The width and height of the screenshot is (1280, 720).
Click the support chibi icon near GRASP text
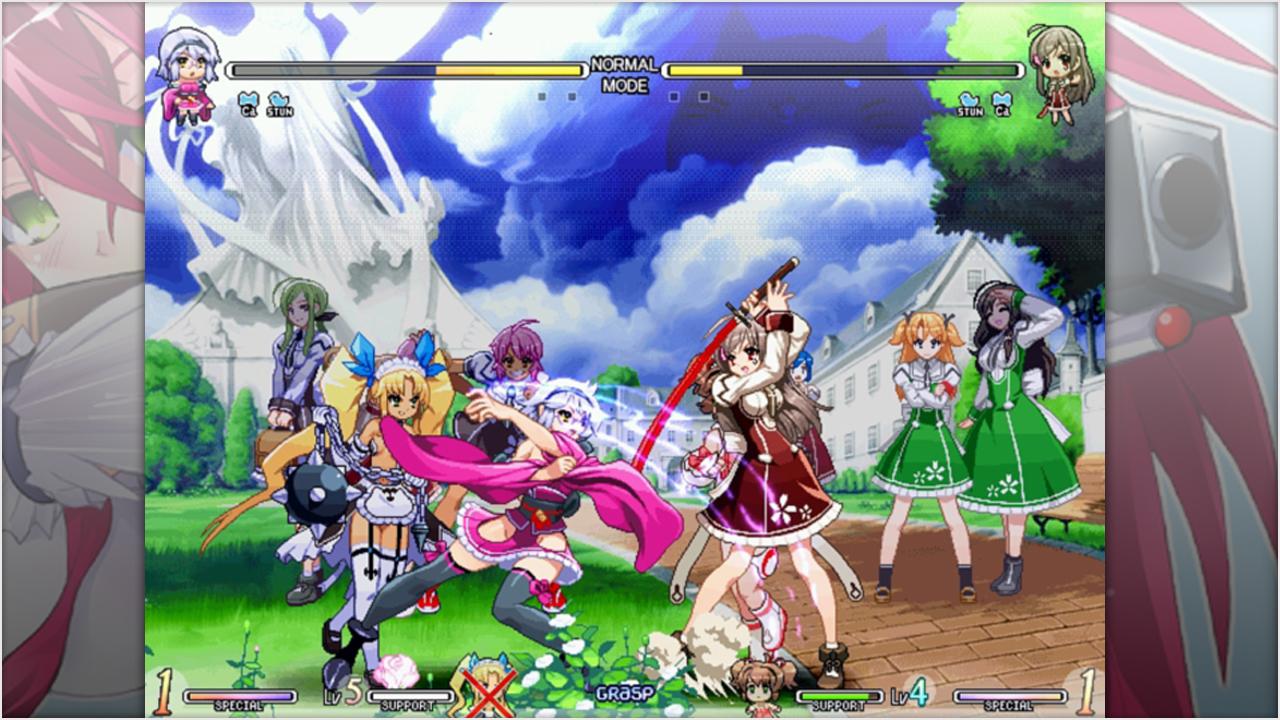[x=757, y=695]
